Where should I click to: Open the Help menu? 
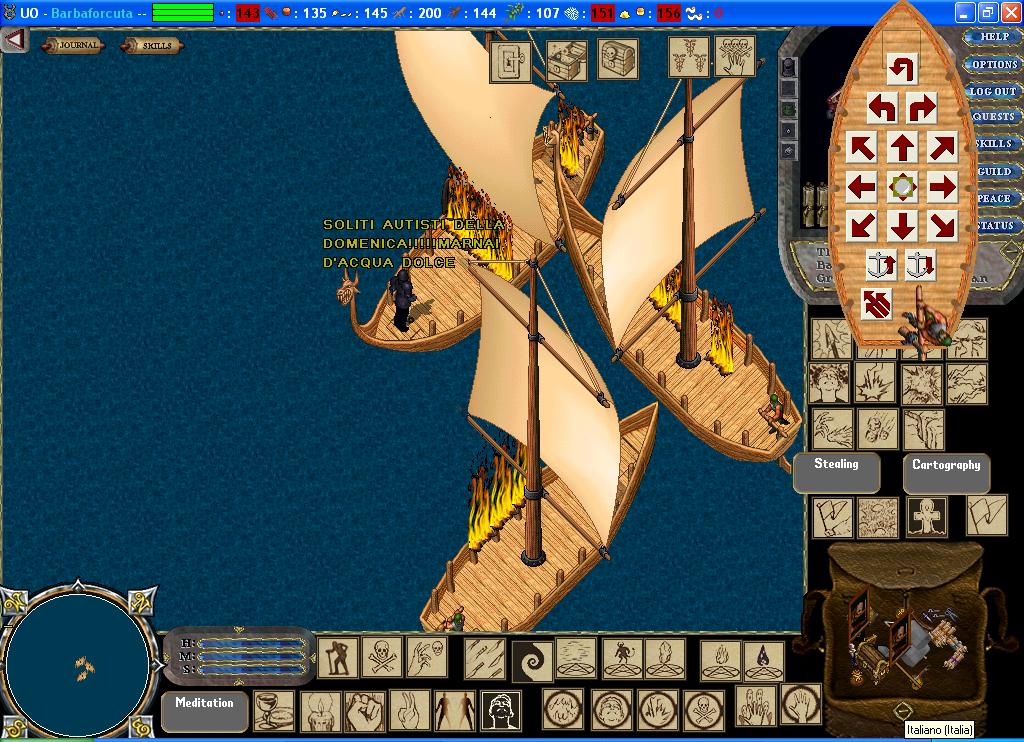pyautogui.click(x=993, y=37)
